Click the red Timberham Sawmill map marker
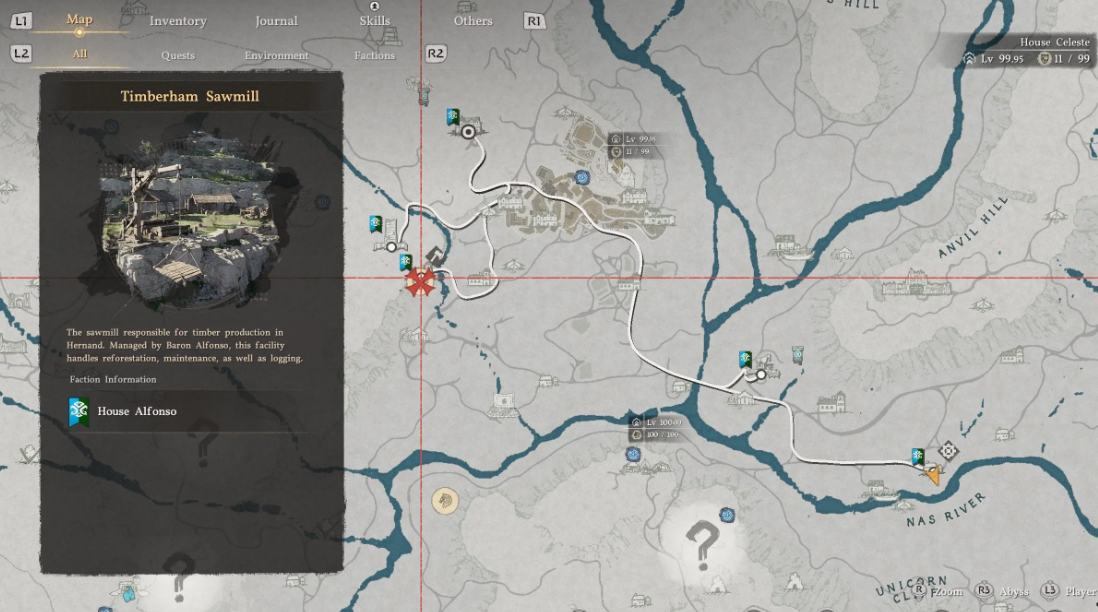The image size is (1098, 612). [421, 283]
